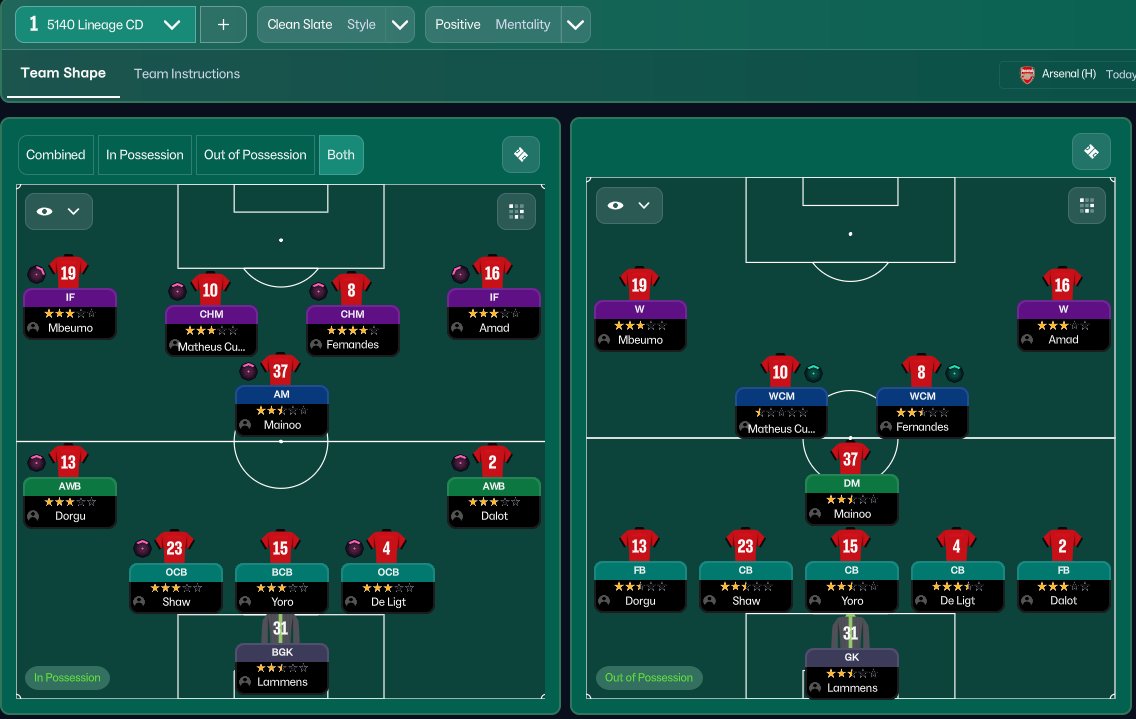Image resolution: width=1136 pixels, height=719 pixels.
Task: Select De Ligt's CB card out of possession
Action: (958, 586)
